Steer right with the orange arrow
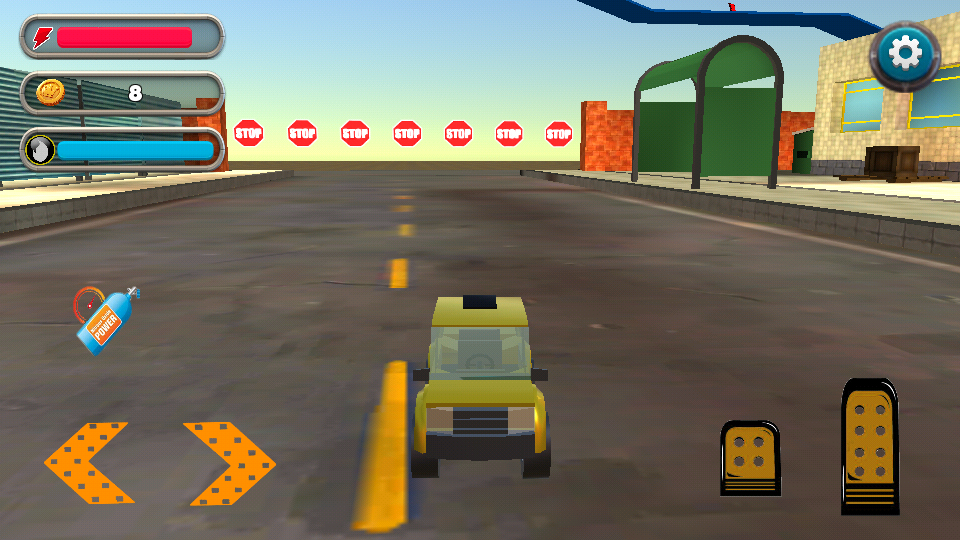The image size is (960, 540). tap(229, 463)
